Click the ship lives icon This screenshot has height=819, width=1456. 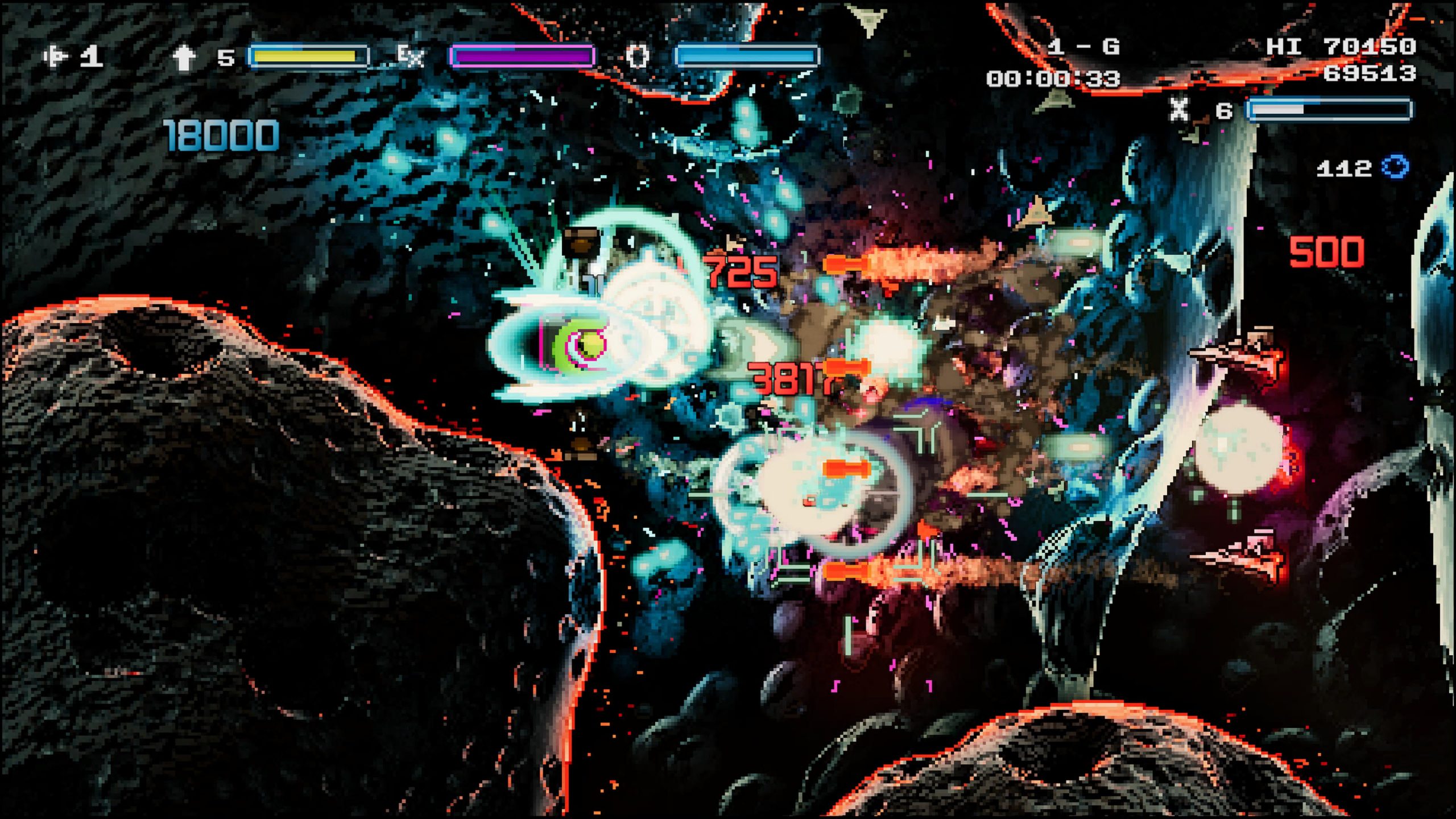pyautogui.click(x=56, y=56)
